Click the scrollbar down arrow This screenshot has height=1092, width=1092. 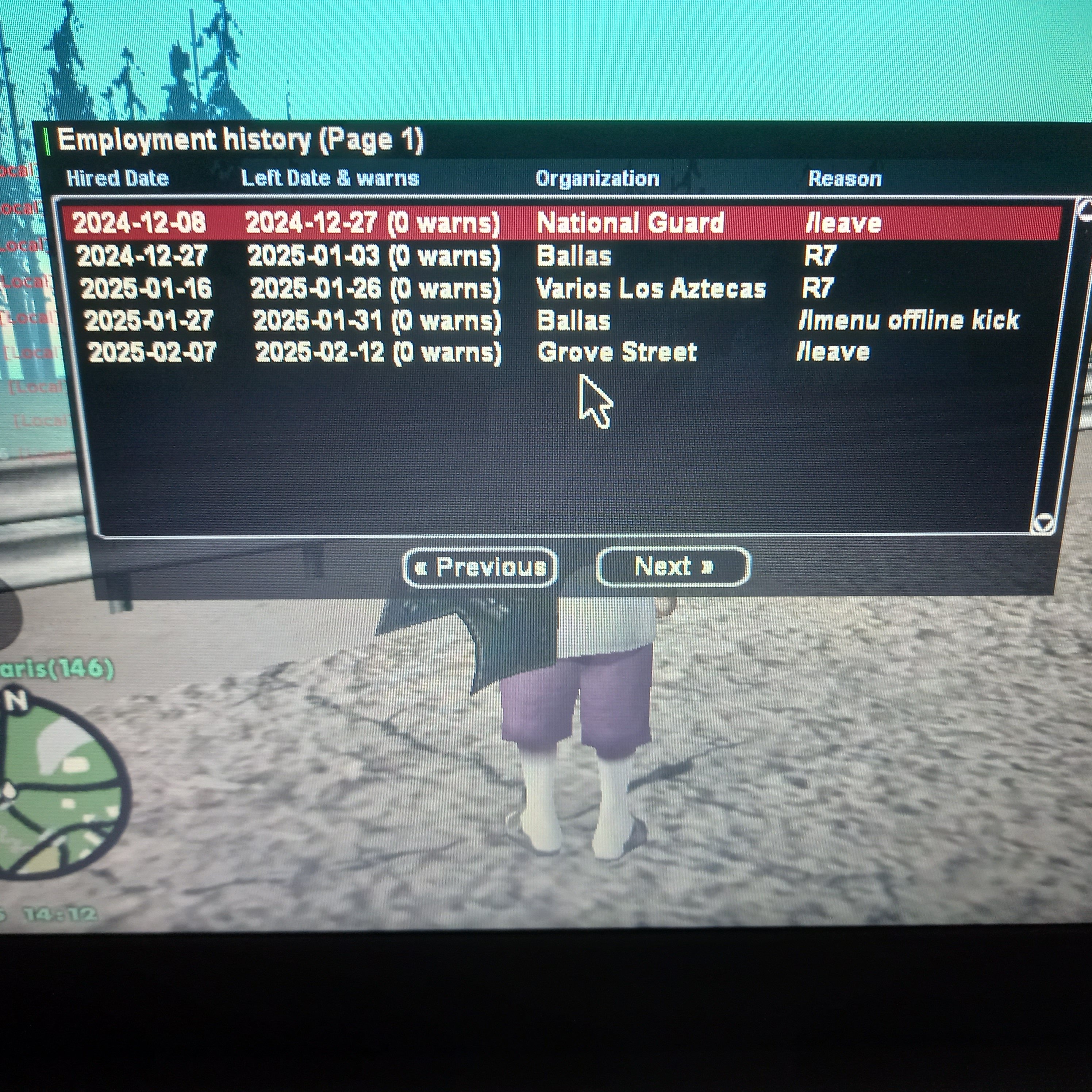coord(1043,521)
